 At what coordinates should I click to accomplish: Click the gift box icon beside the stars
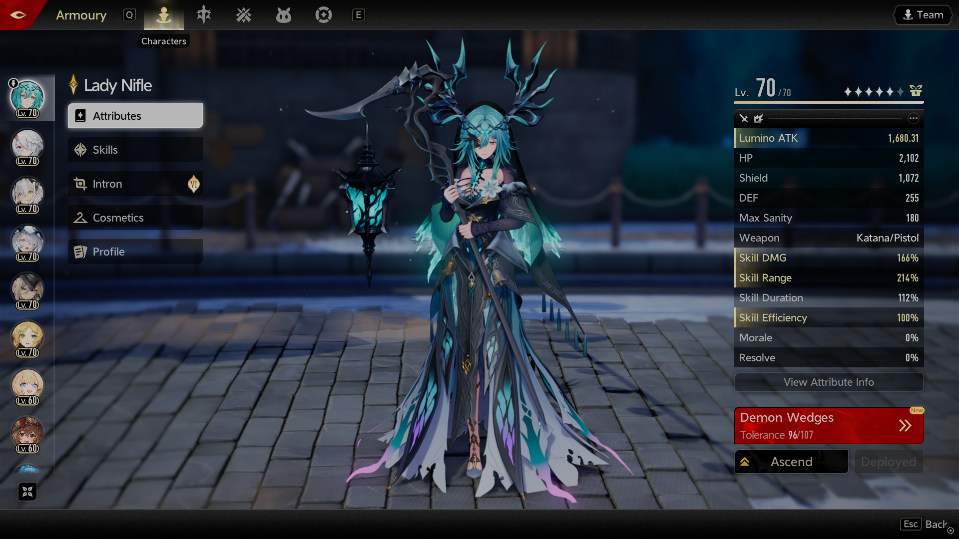point(915,91)
